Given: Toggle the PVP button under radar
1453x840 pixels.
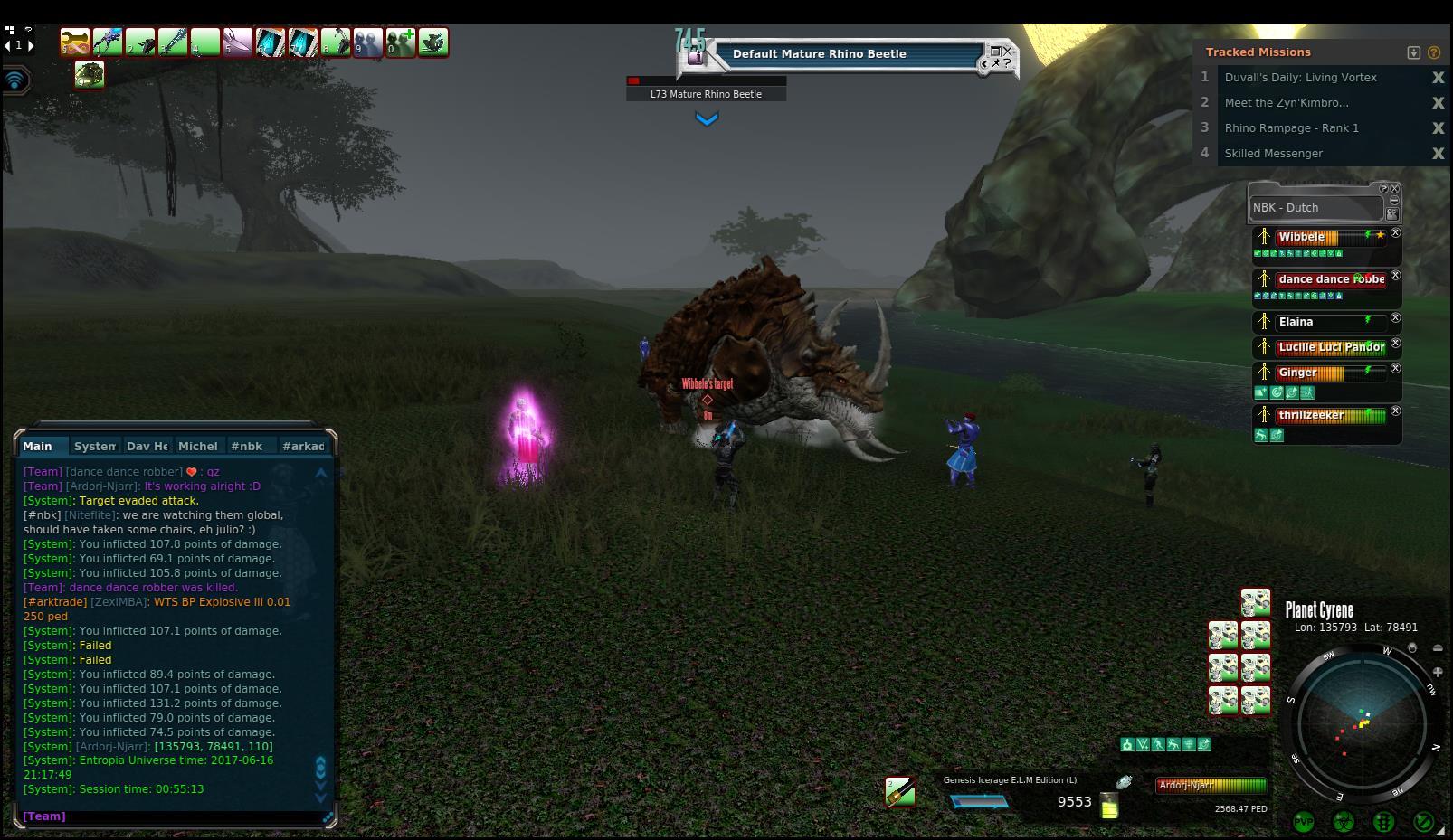Looking at the screenshot, I should pos(1304,822).
